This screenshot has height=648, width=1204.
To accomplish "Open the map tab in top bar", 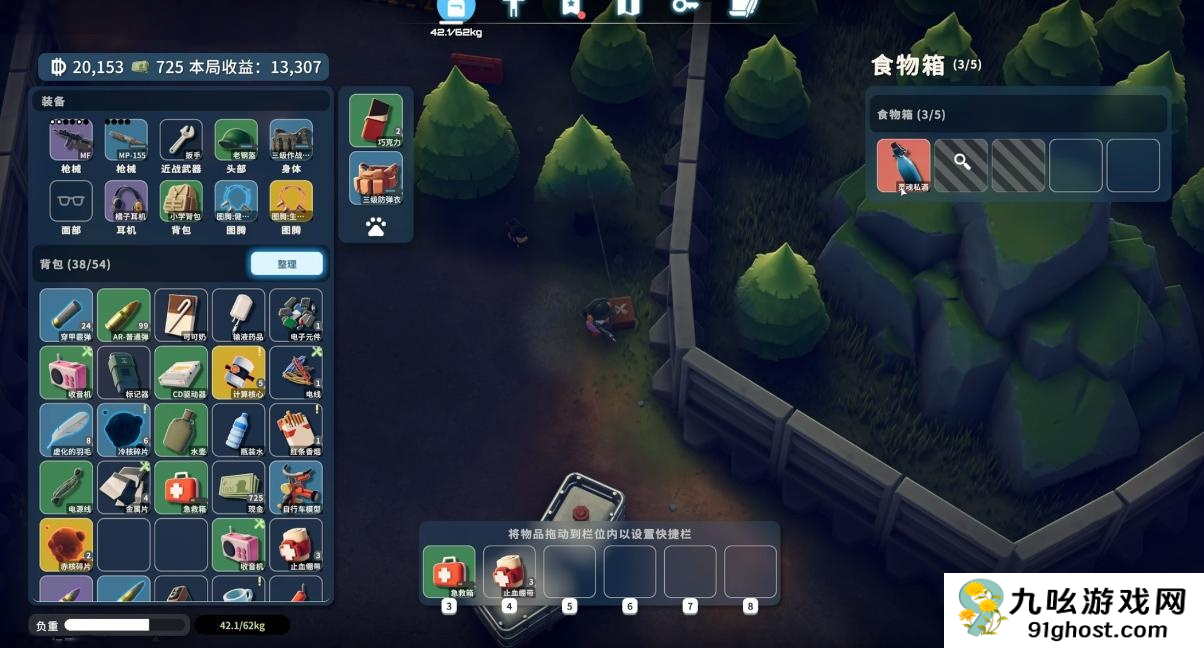I will point(628,8).
